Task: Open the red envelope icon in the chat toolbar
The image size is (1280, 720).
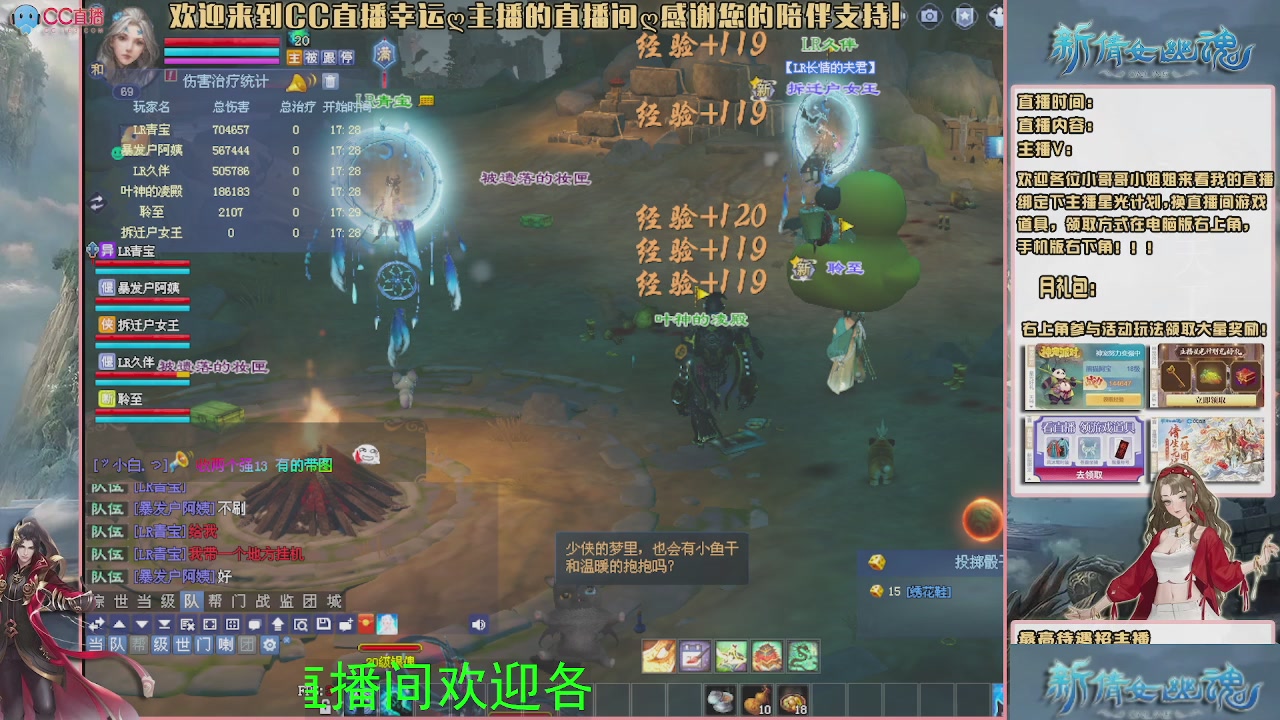Action: coord(366,625)
